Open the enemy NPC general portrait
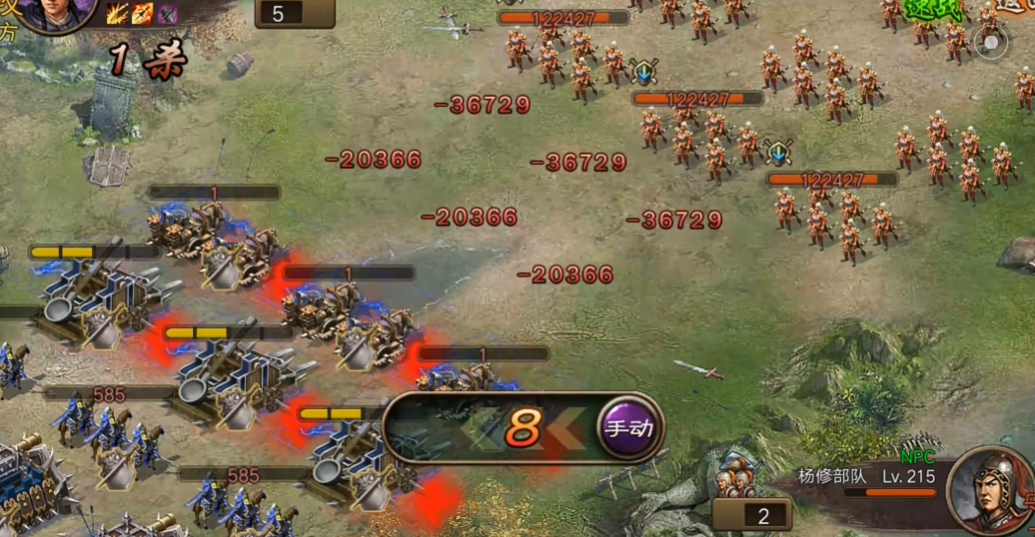1035x537 pixels. (988, 492)
